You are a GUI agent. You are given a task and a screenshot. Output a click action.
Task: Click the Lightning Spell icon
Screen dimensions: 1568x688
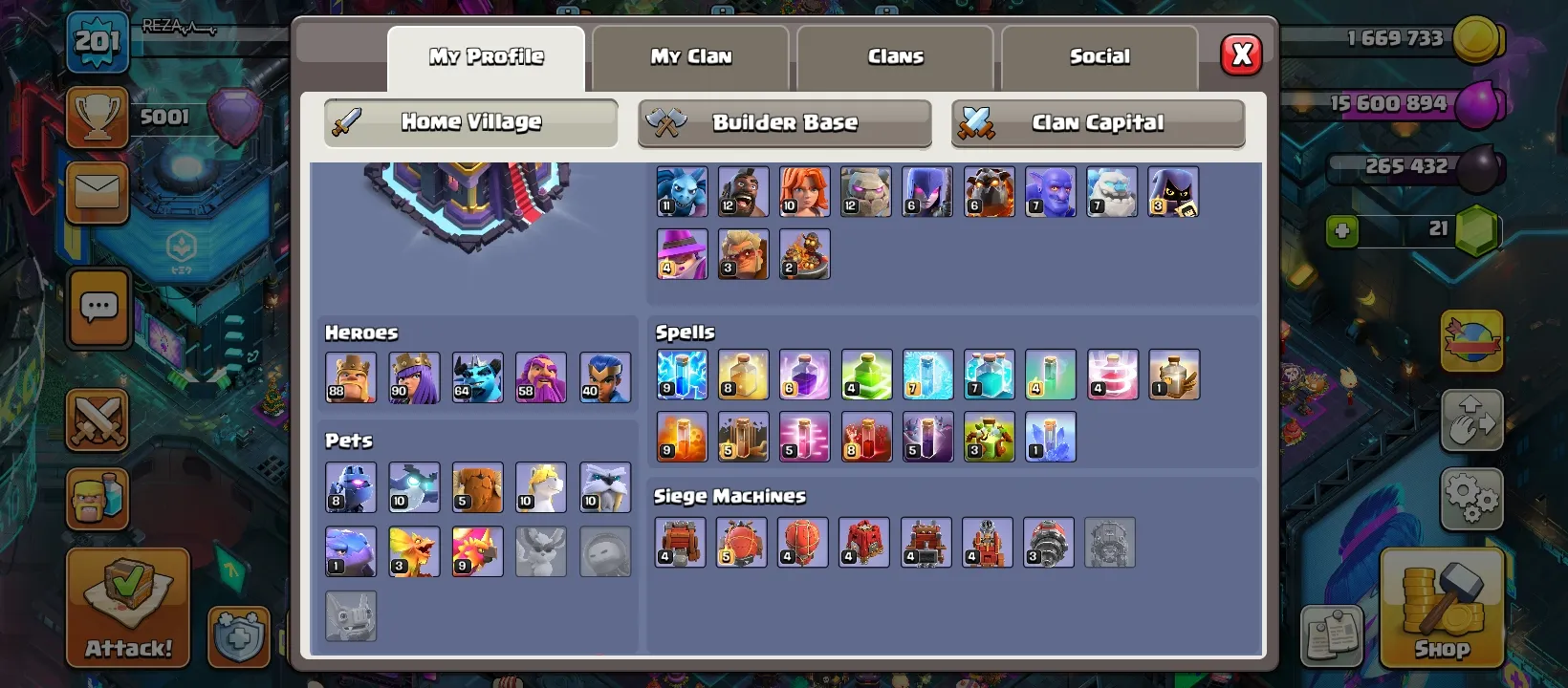[x=682, y=375]
